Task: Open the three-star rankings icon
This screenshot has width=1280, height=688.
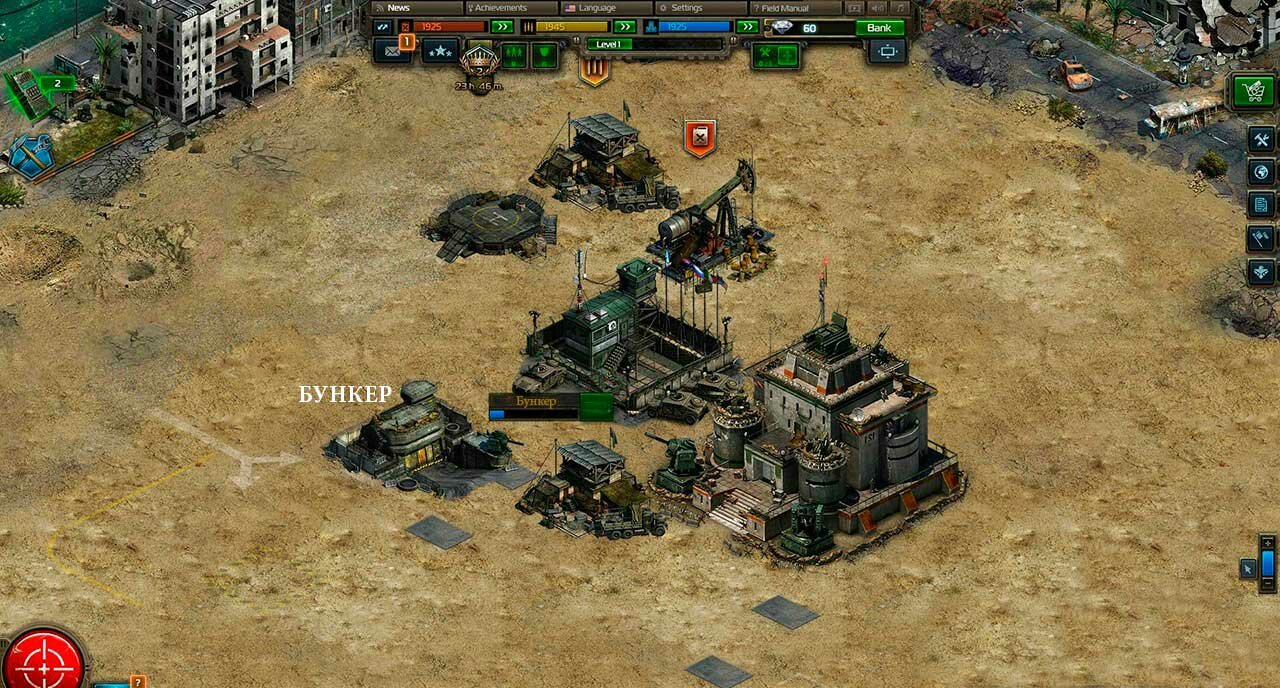Action: pyautogui.click(x=440, y=51)
